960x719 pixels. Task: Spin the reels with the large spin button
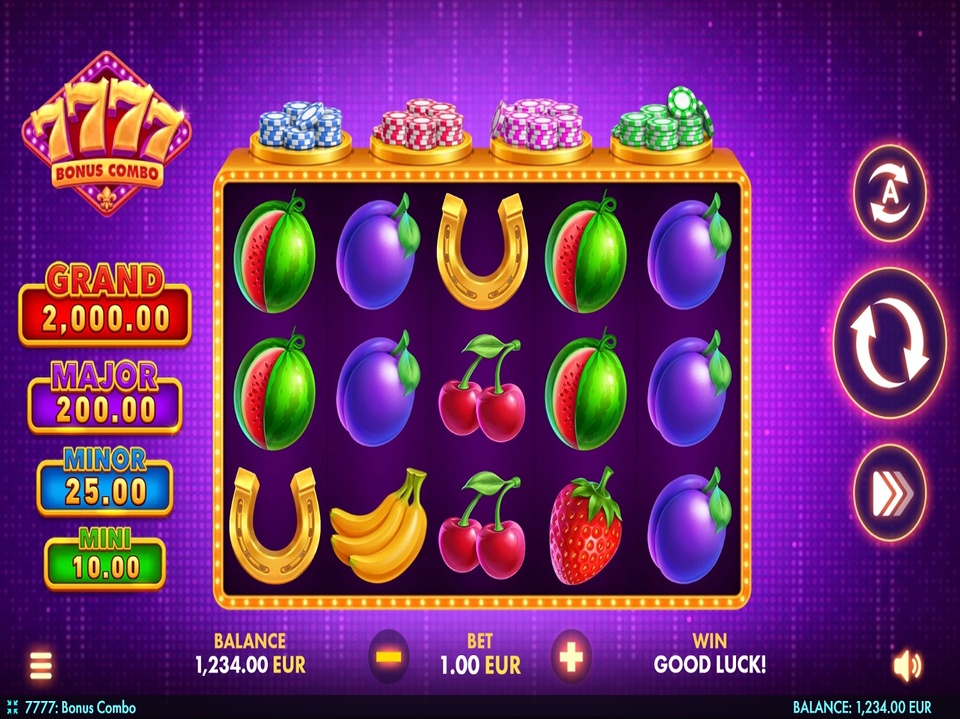pyautogui.click(x=889, y=343)
